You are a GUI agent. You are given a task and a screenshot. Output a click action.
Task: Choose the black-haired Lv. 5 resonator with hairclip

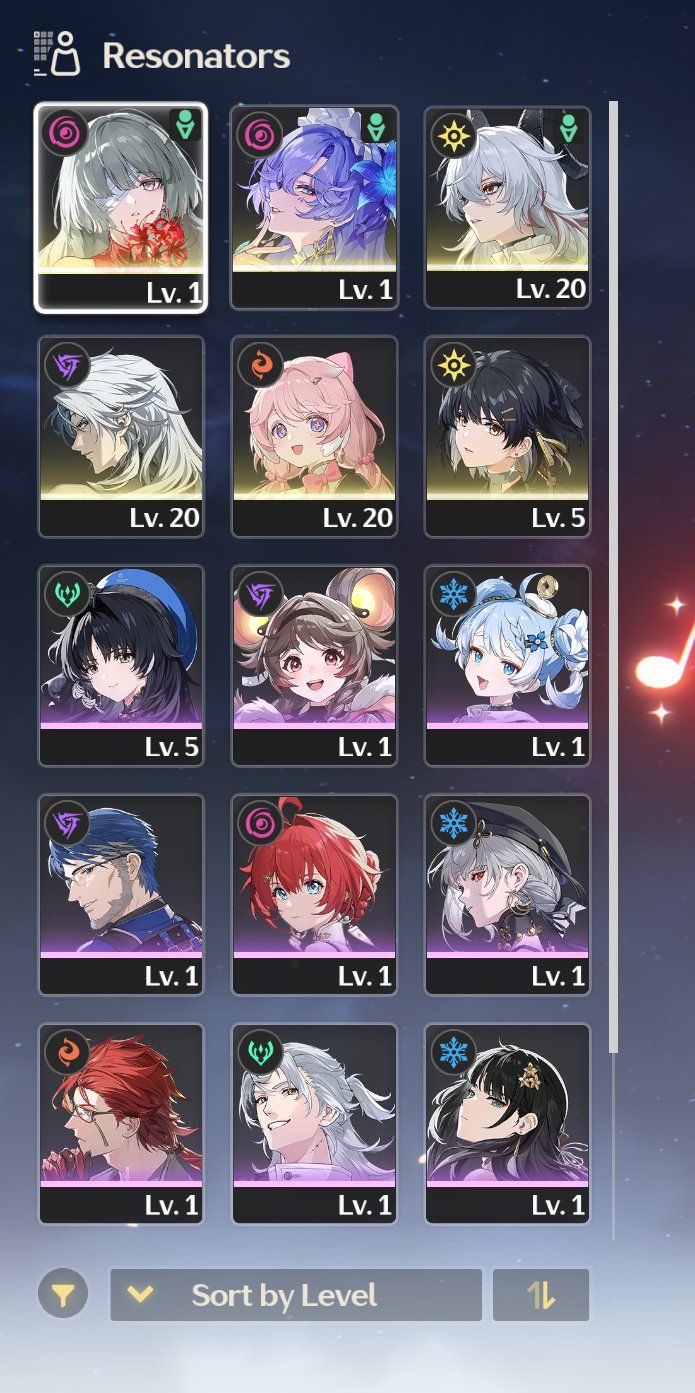(507, 436)
